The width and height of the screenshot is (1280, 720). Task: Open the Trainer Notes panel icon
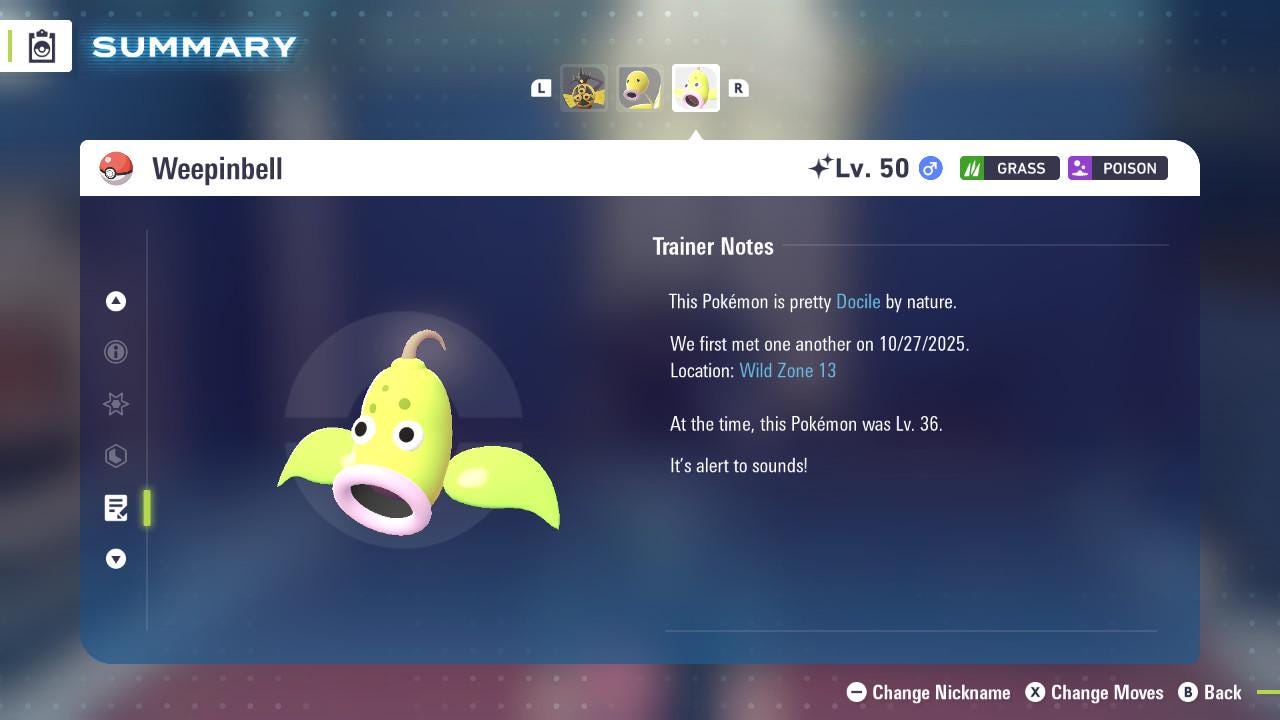point(116,508)
